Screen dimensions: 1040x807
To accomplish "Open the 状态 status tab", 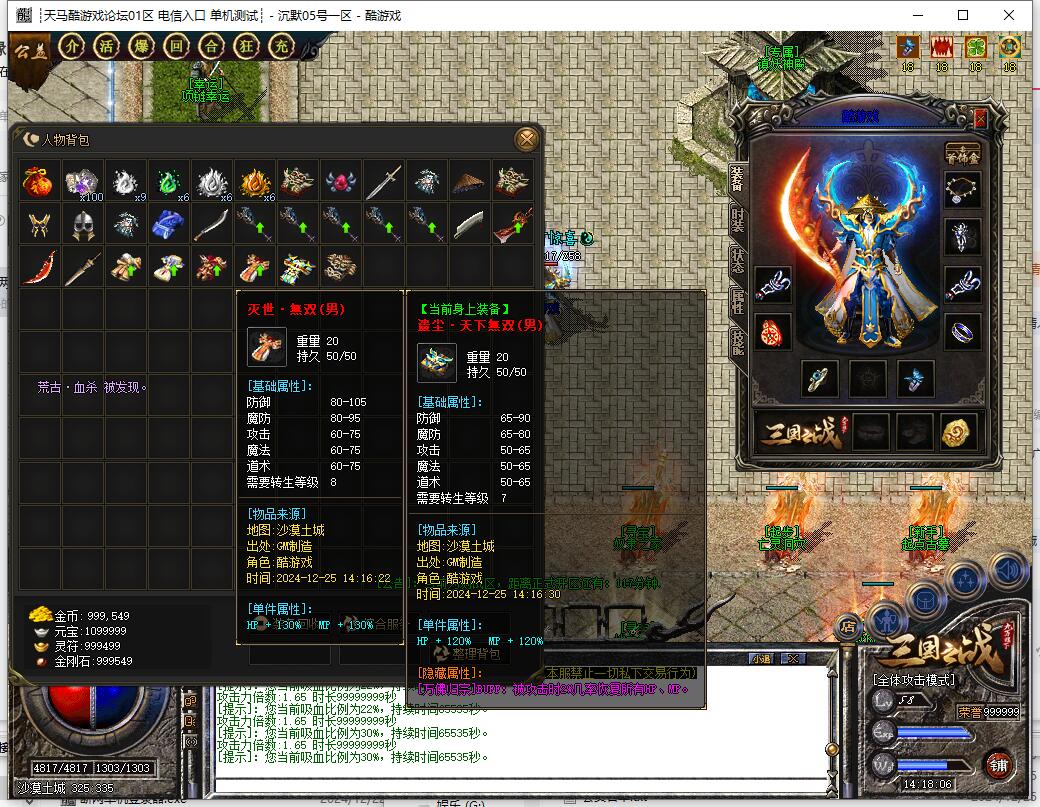I will [738, 256].
